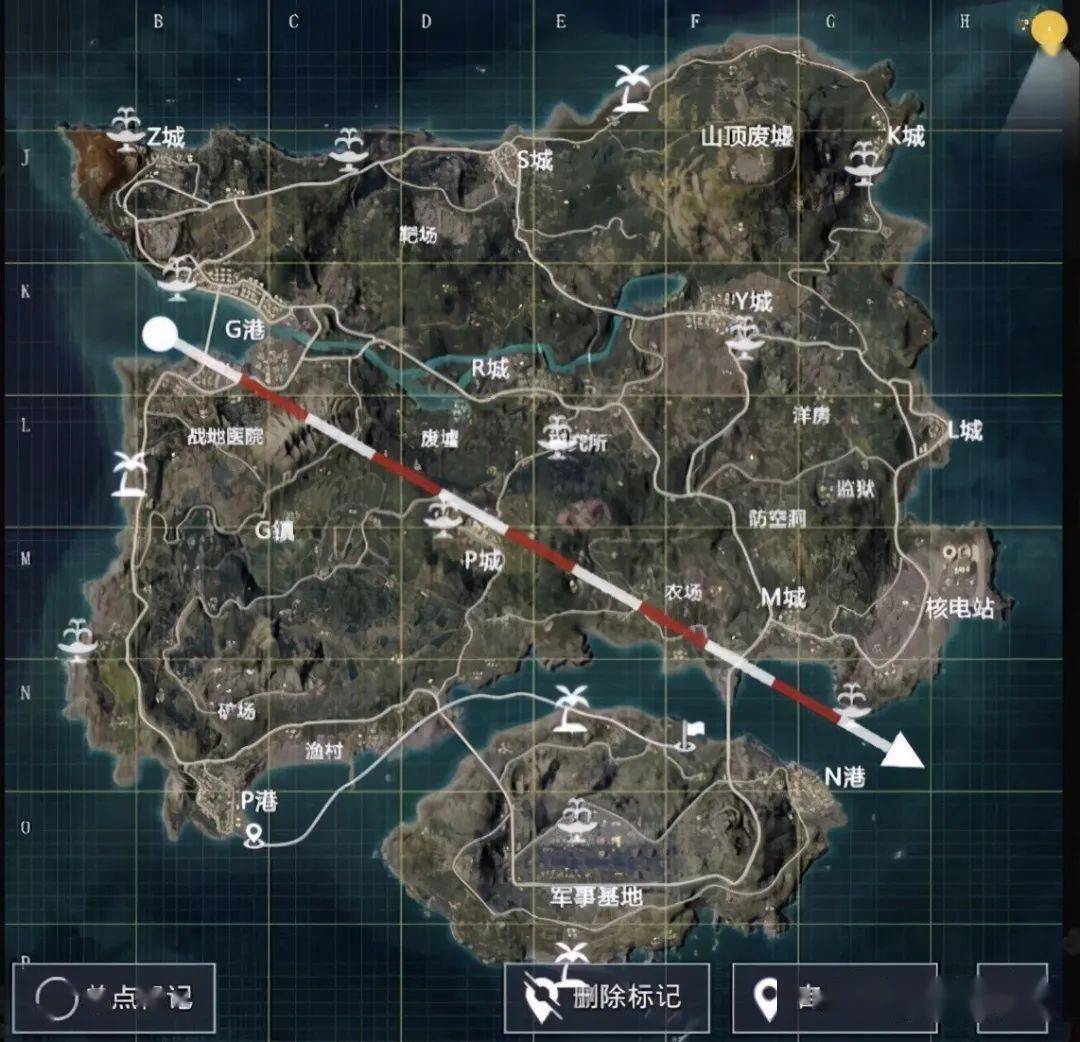Select the 删除标记 delete marker button
This screenshot has height=1042, width=1080.
(x=606, y=996)
